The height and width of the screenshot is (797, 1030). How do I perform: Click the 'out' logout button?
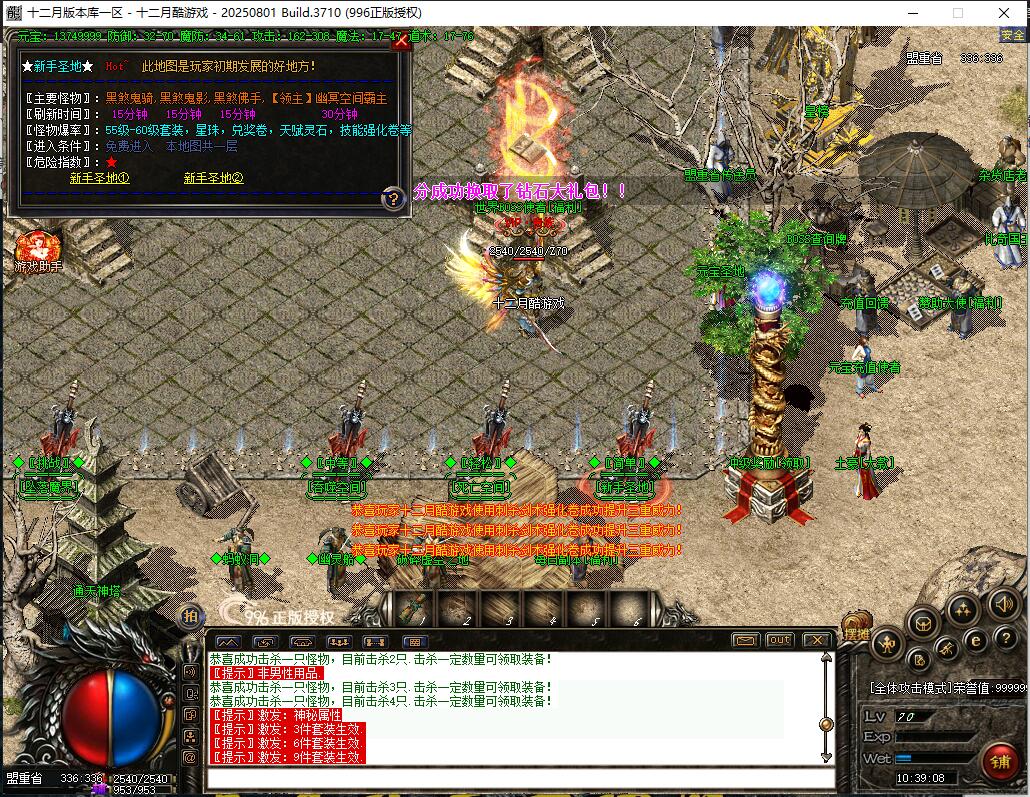(779, 640)
